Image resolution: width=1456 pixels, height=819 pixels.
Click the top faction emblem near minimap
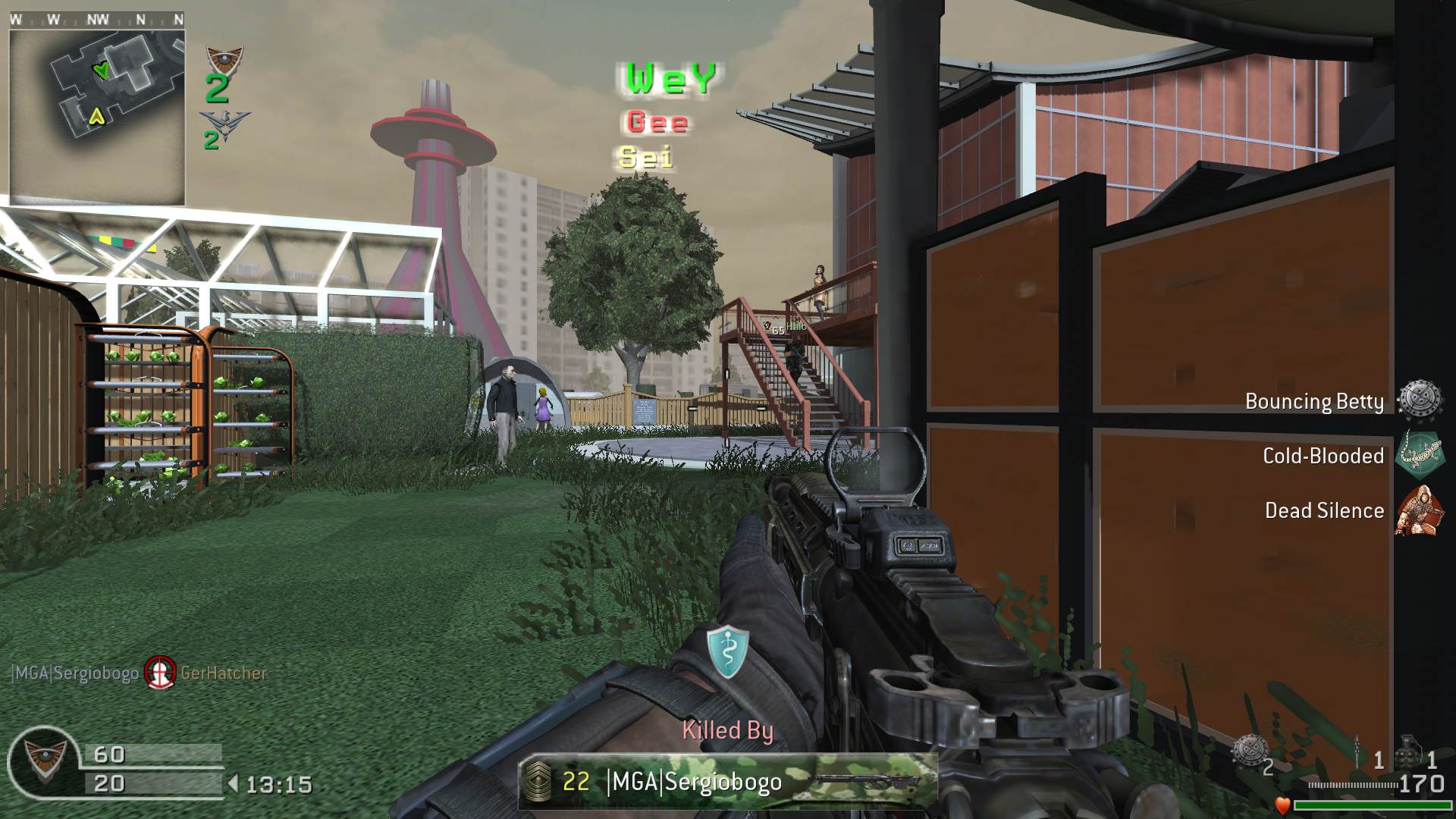coord(224,59)
